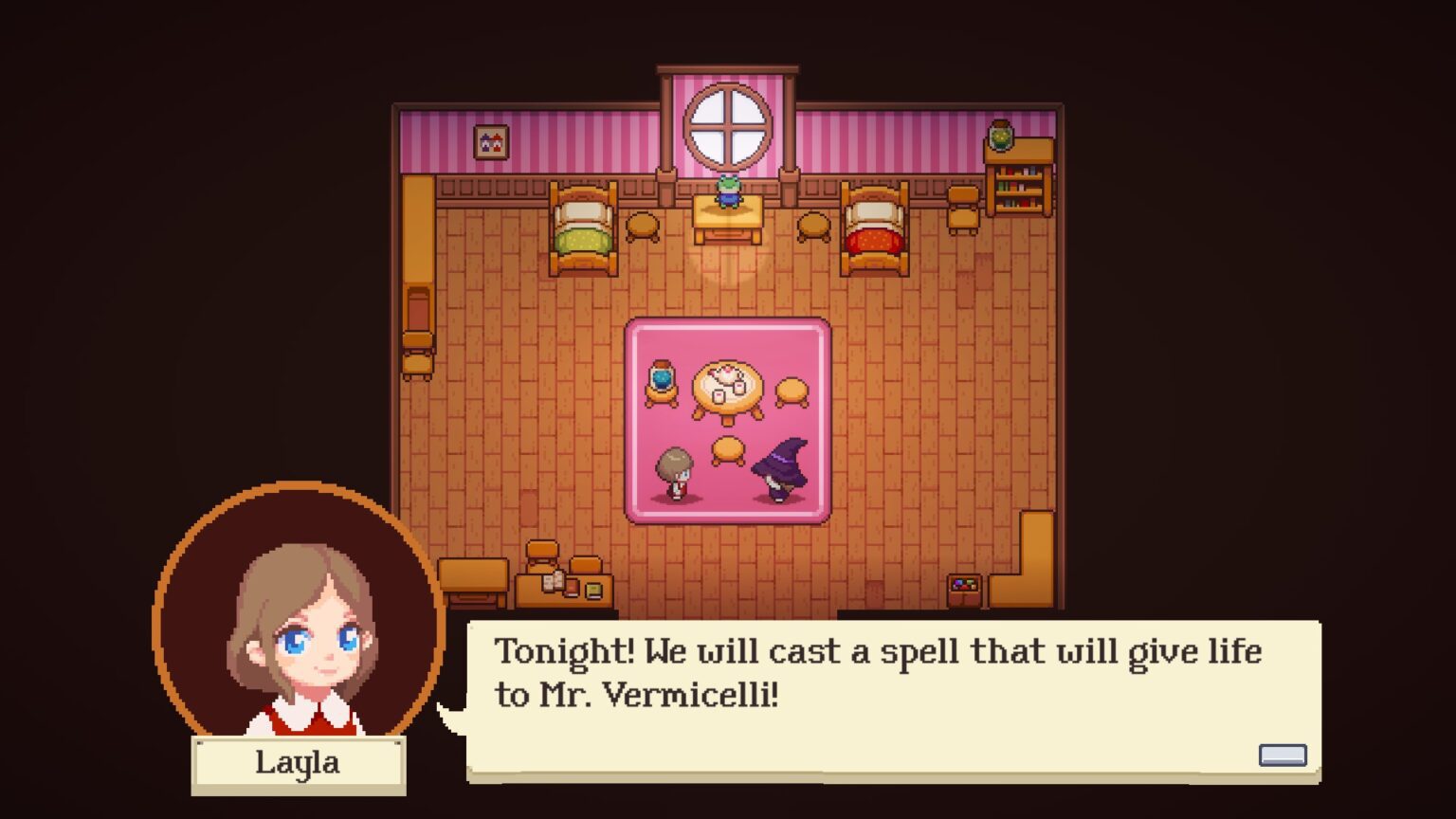Click the round window above the table
The height and width of the screenshot is (819, 1456).
(728, 123)
